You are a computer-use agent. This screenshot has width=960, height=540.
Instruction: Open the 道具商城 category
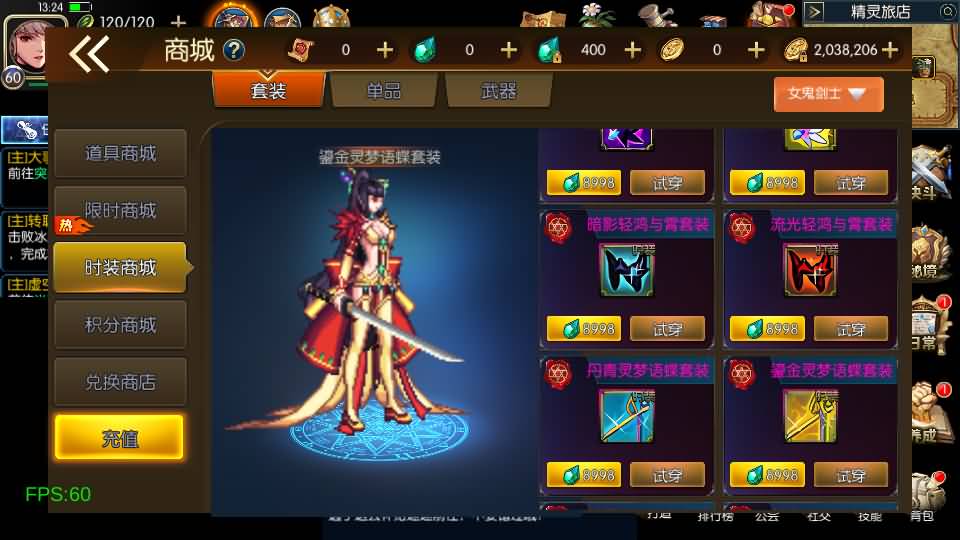120,154
